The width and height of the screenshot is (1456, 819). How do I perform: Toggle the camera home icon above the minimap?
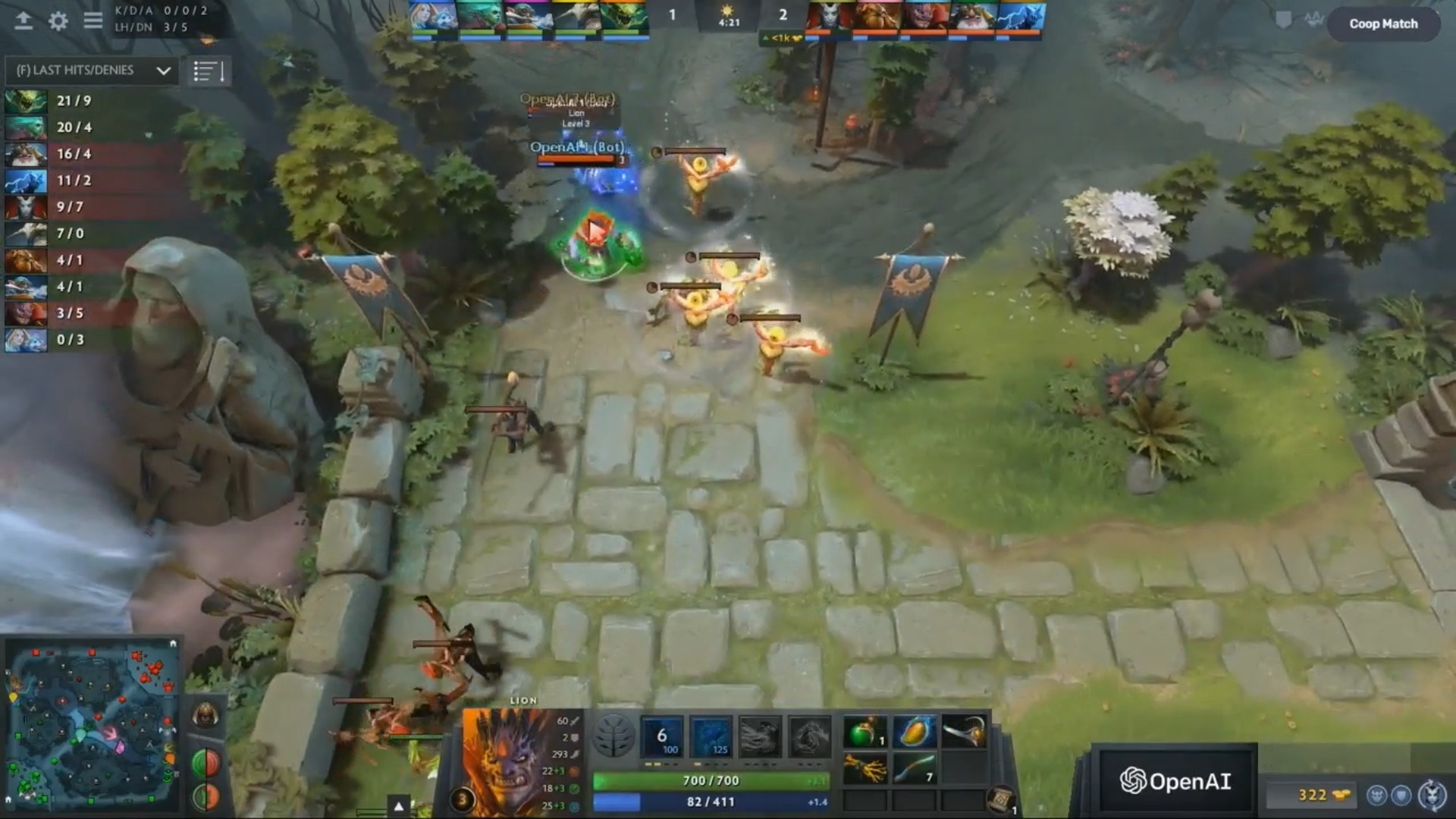(173, 643)
